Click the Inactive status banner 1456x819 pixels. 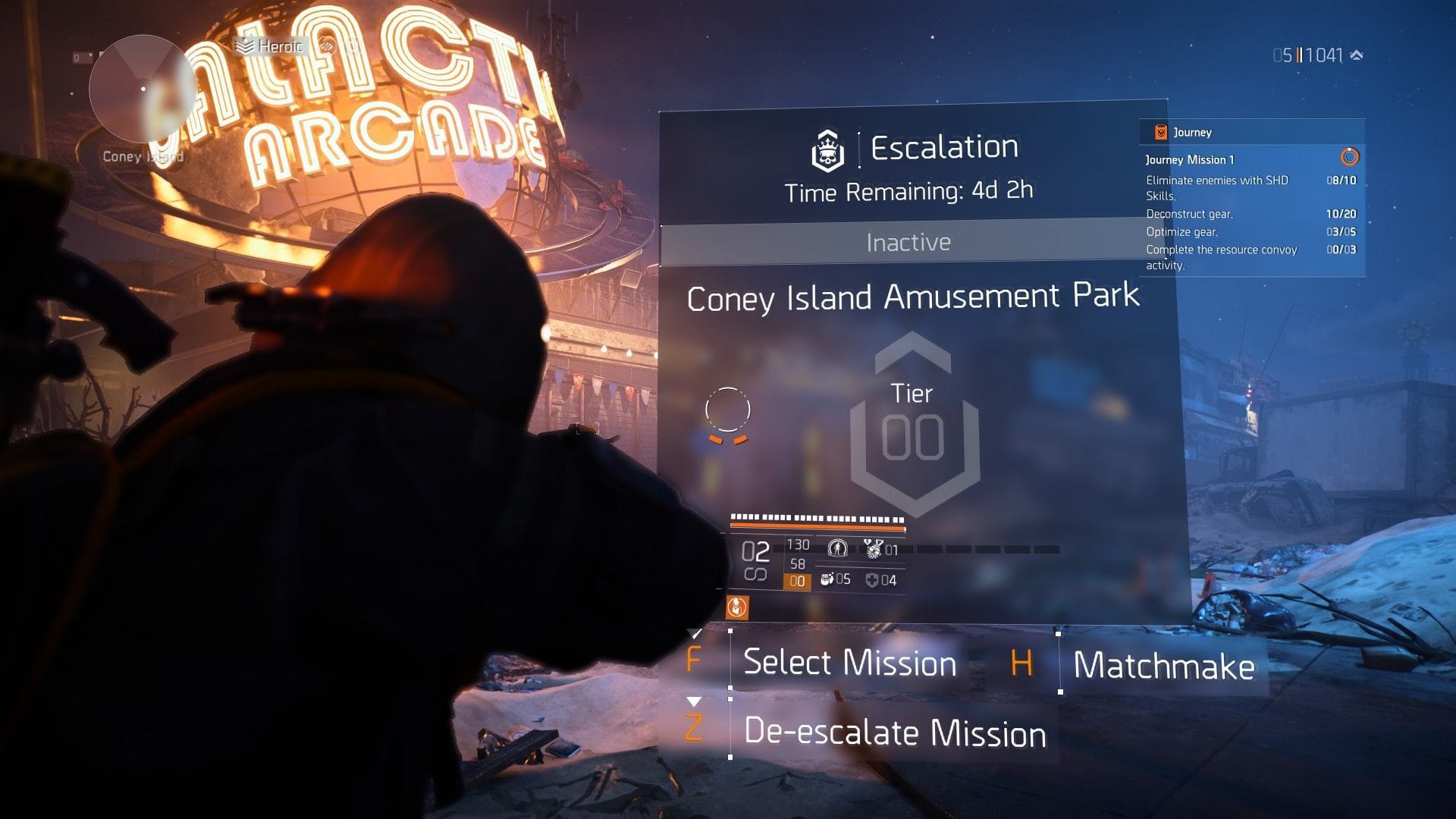click(x=908, y=243)
